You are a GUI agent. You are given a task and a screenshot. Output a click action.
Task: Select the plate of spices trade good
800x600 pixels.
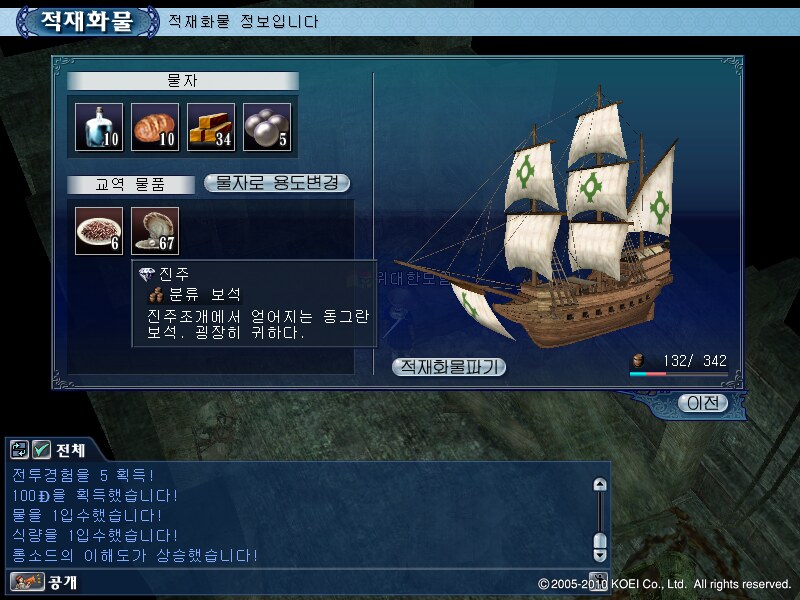pyautogui.click(x=99, y=231)
